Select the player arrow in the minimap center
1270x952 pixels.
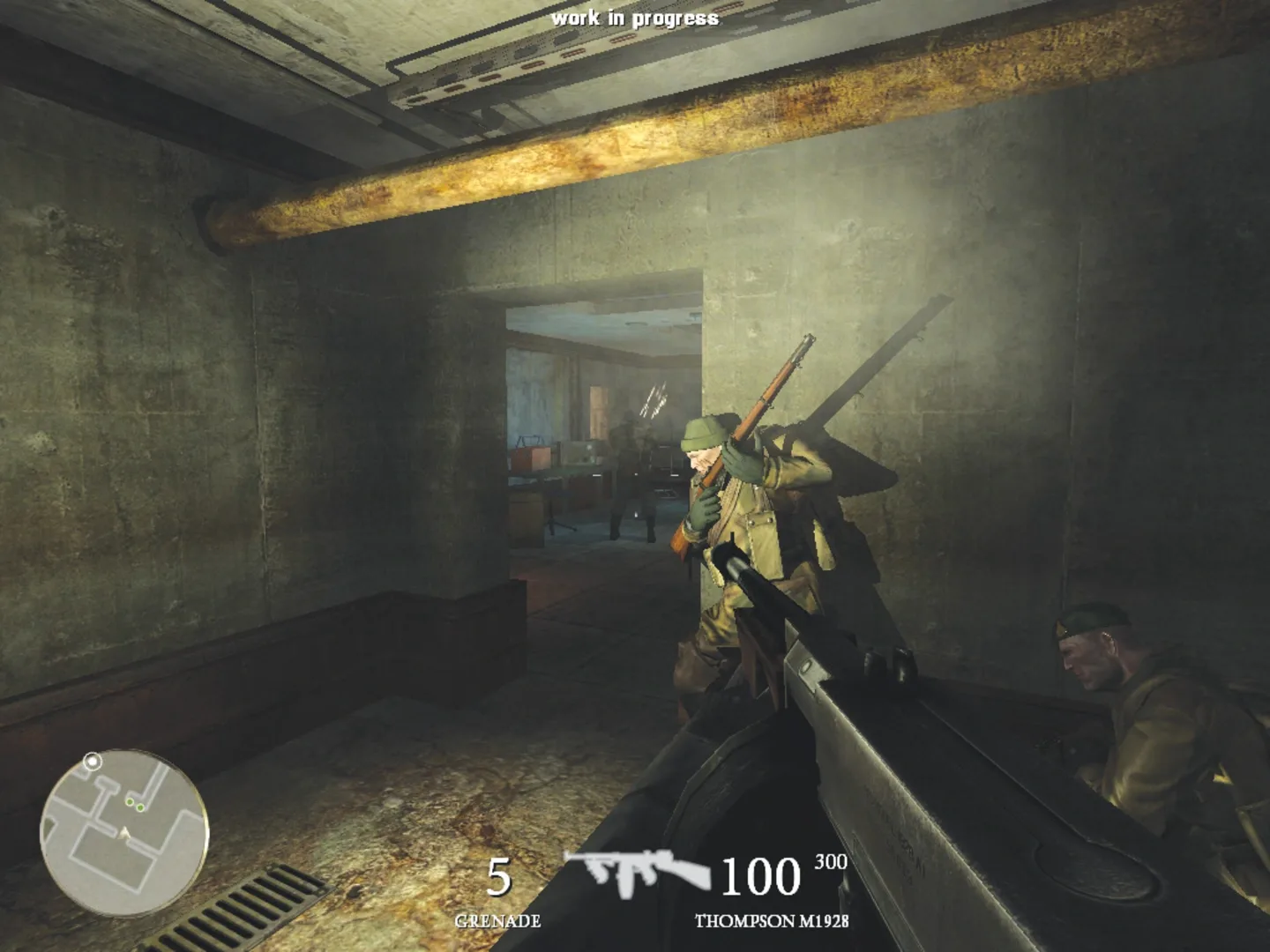point(123,834)
